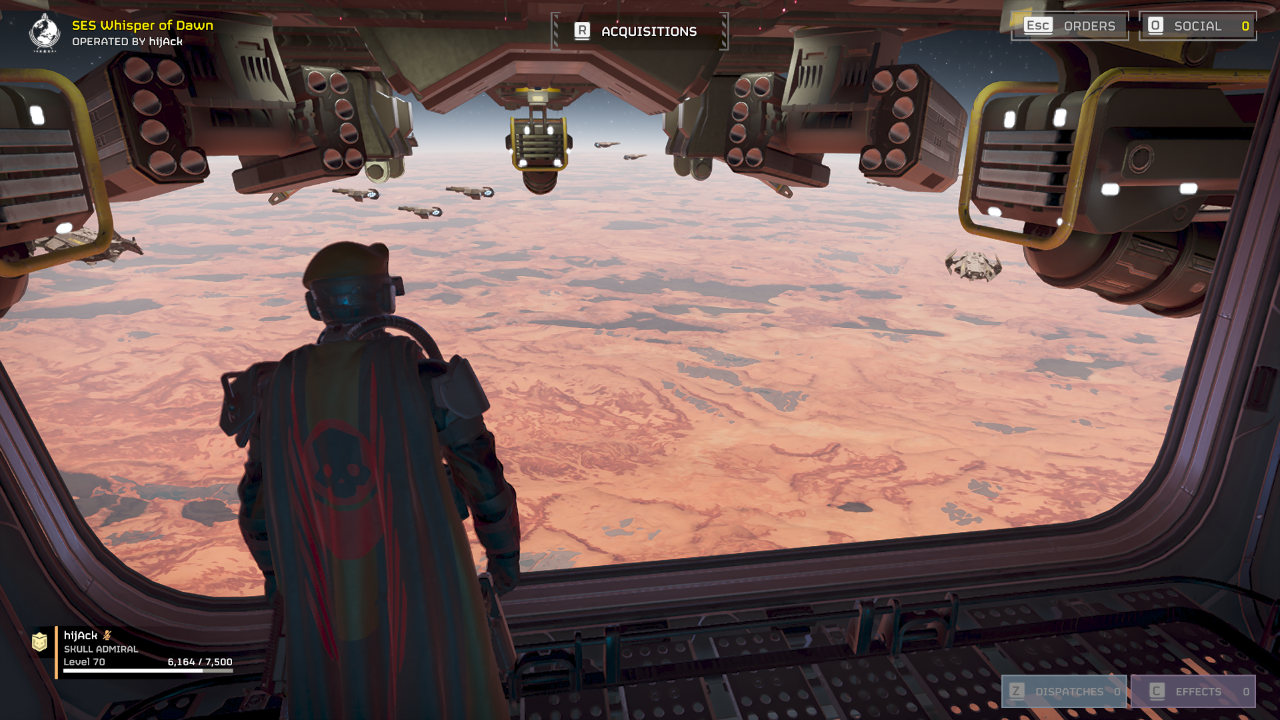Open the Orders panel
This screenshot has height=720, width=1280.
[x=1070, y=26]
